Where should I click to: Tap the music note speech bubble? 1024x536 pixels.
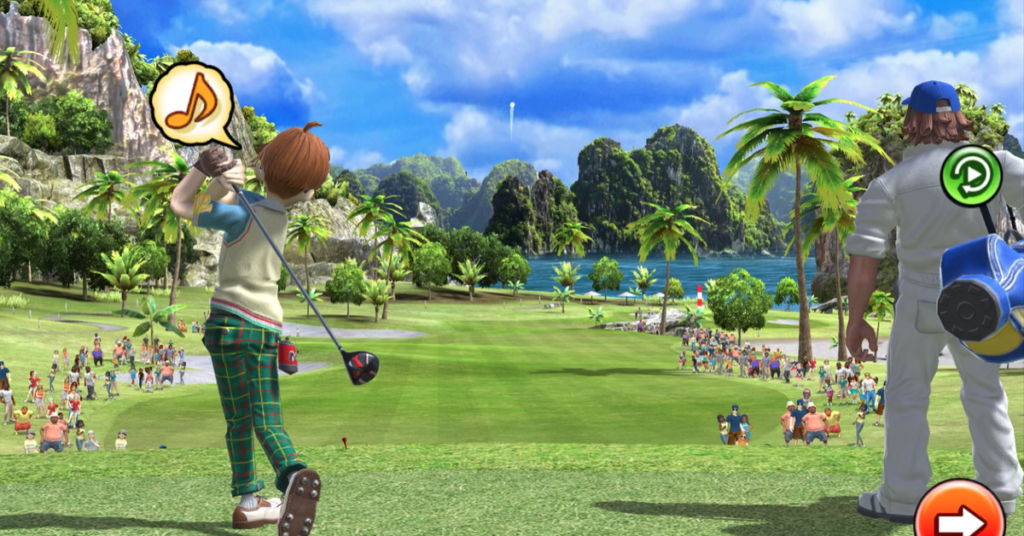[192, 101]
